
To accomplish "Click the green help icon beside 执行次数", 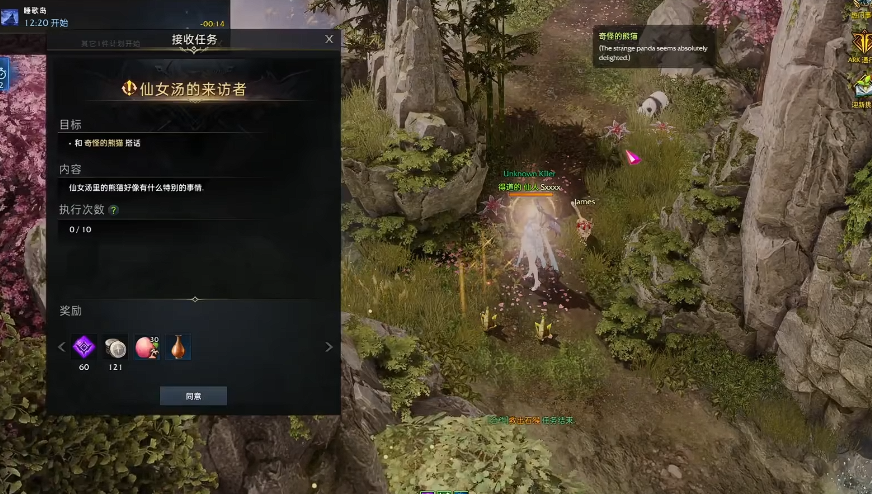I will (x=113, y=211).
